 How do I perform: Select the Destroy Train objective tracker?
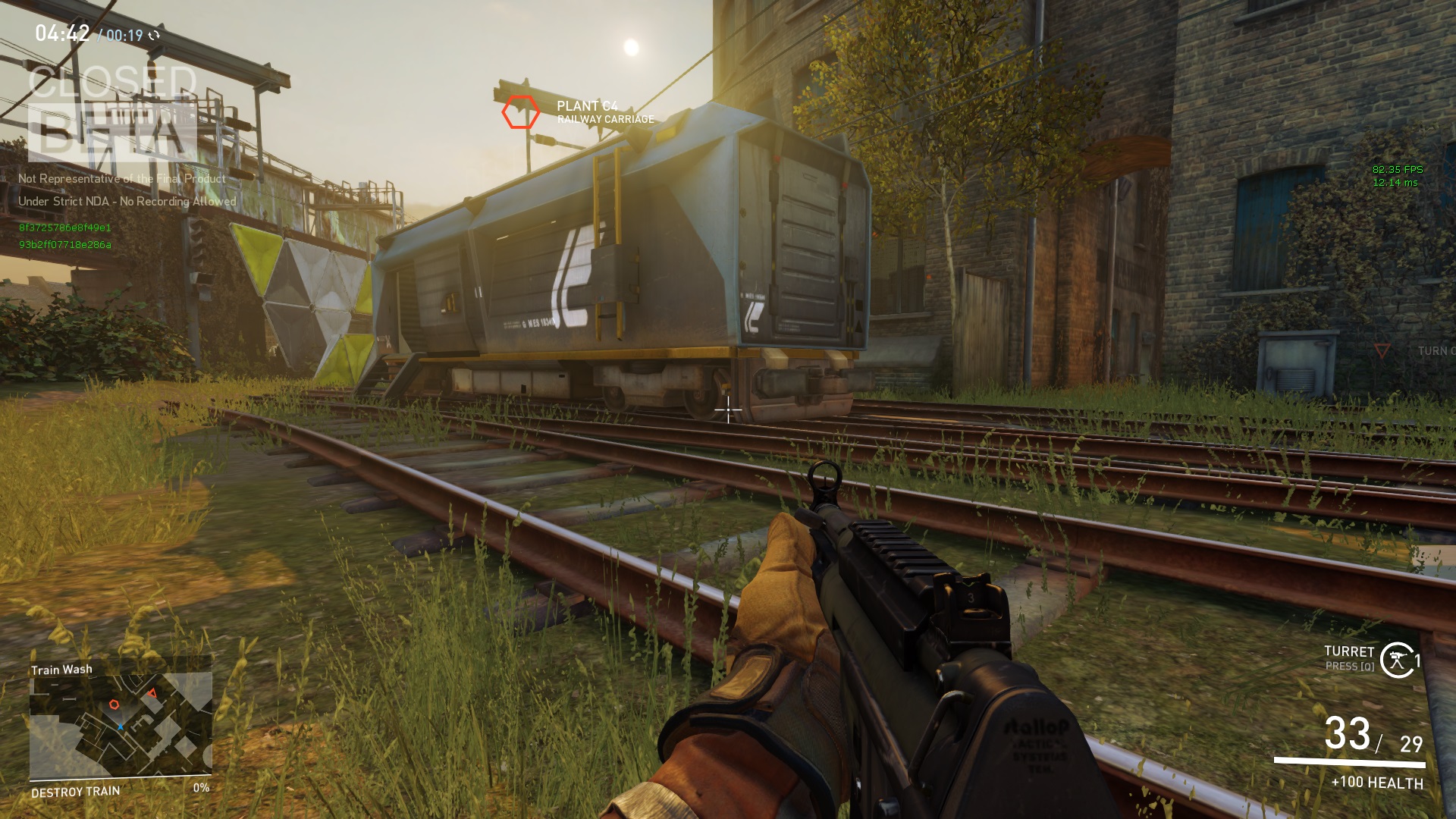[x=76, y=792]
